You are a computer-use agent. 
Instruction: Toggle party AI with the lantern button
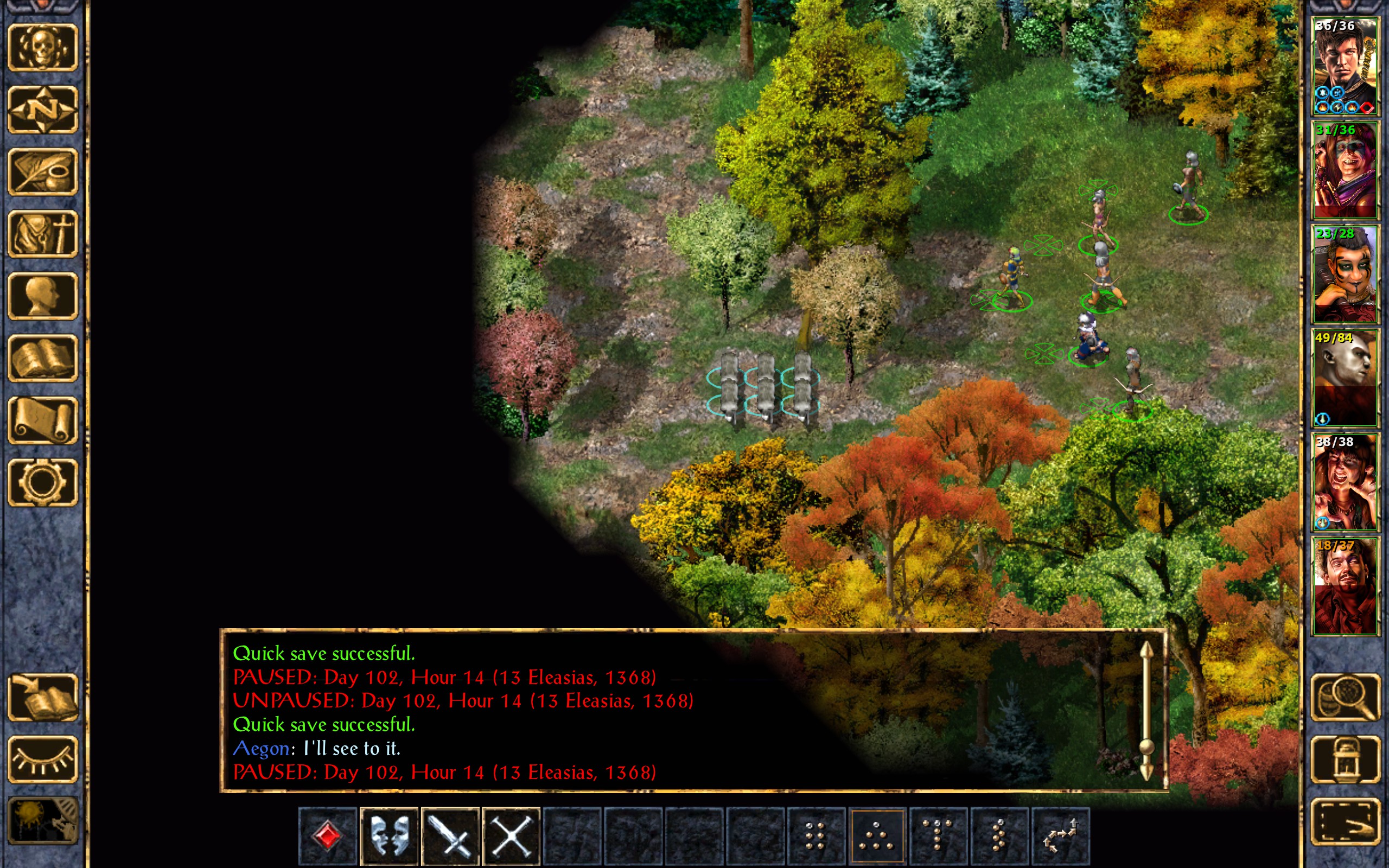pos(1346,759)
